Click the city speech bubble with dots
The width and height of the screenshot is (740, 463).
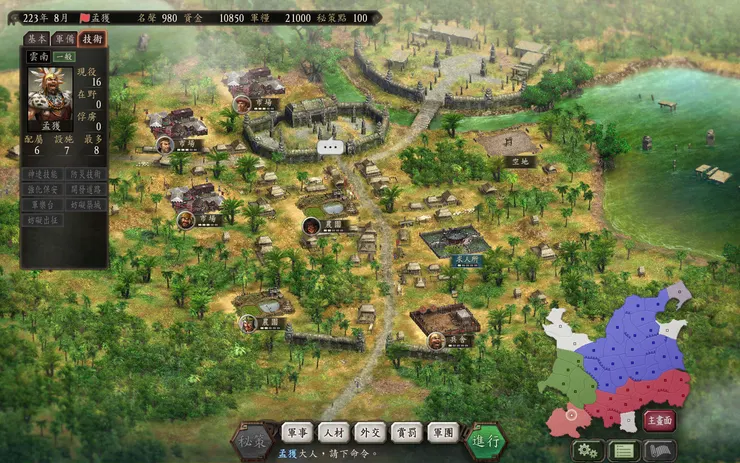[330, 147]
